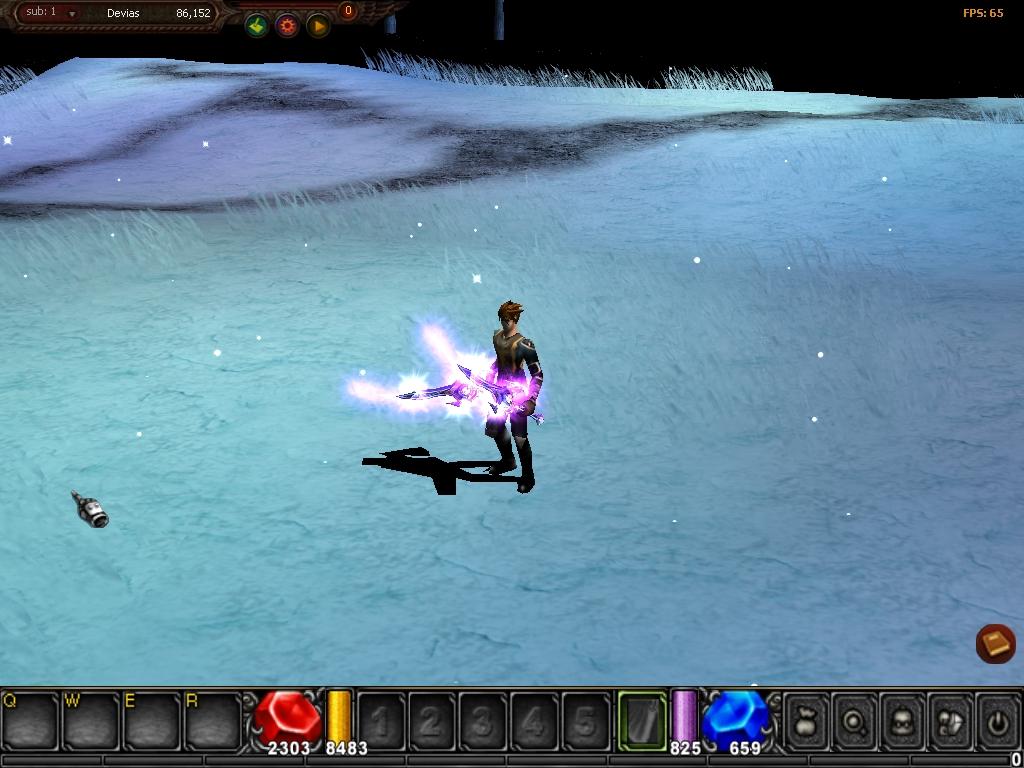Click the magnifying glass menu button
This screenshot has height=768, width=1024.
click(x=854, y=720)
